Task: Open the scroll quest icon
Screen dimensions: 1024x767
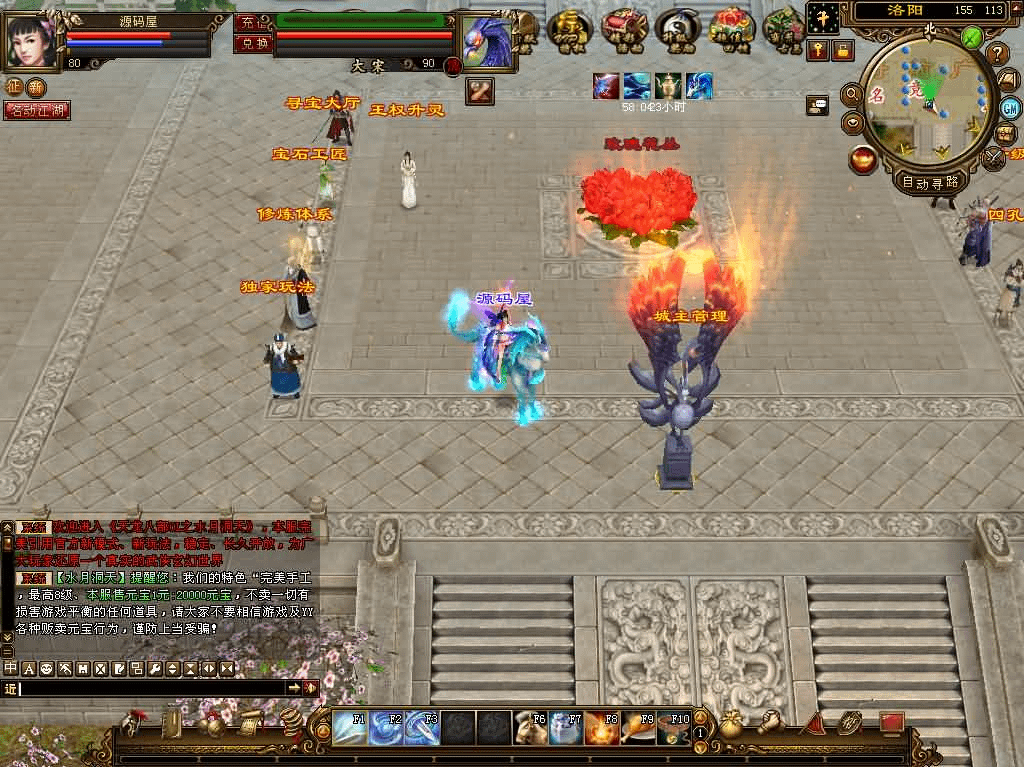Action: 251,723
